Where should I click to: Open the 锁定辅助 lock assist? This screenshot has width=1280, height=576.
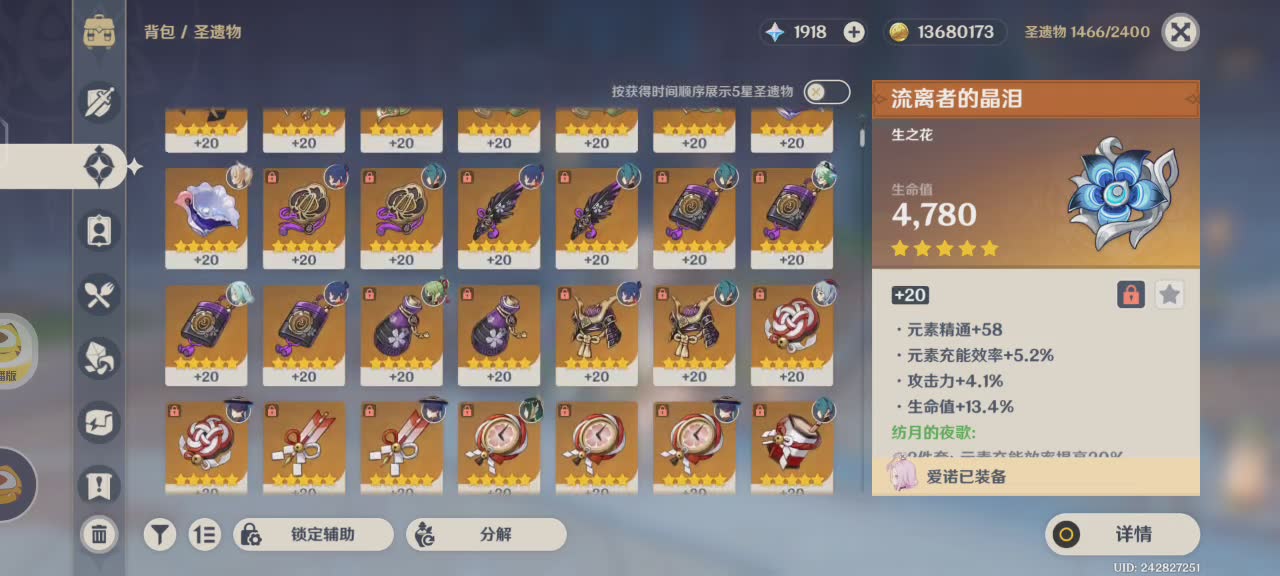[313, 534]
